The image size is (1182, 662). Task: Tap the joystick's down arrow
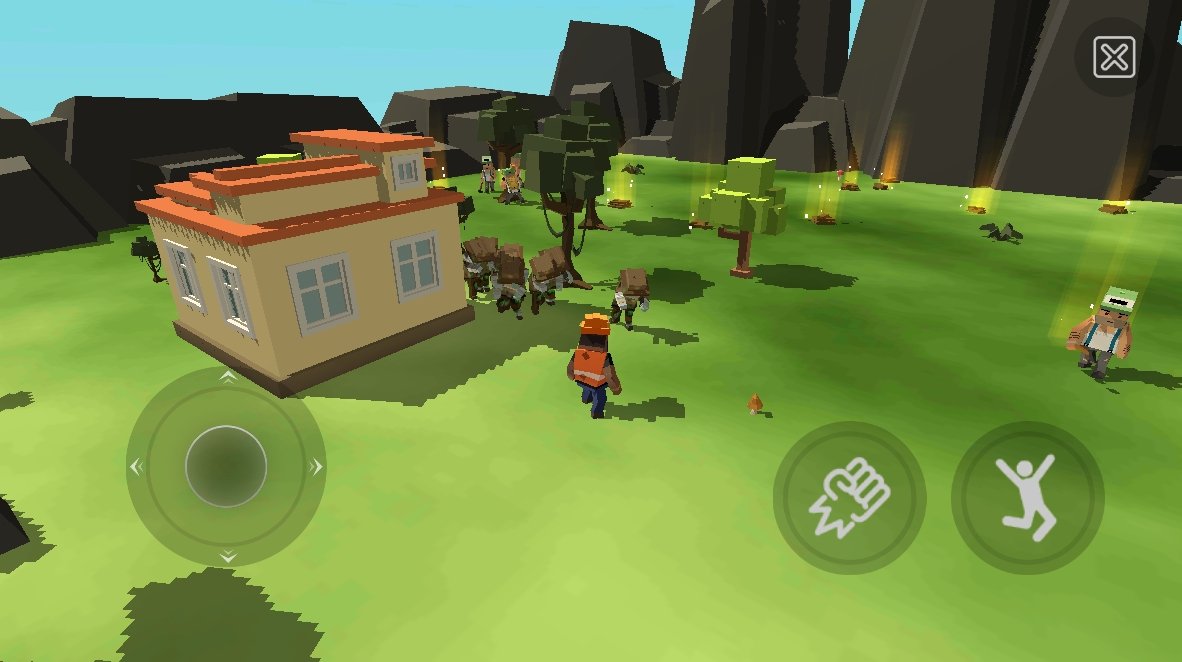pyautogui.click(x=227, y=555)
